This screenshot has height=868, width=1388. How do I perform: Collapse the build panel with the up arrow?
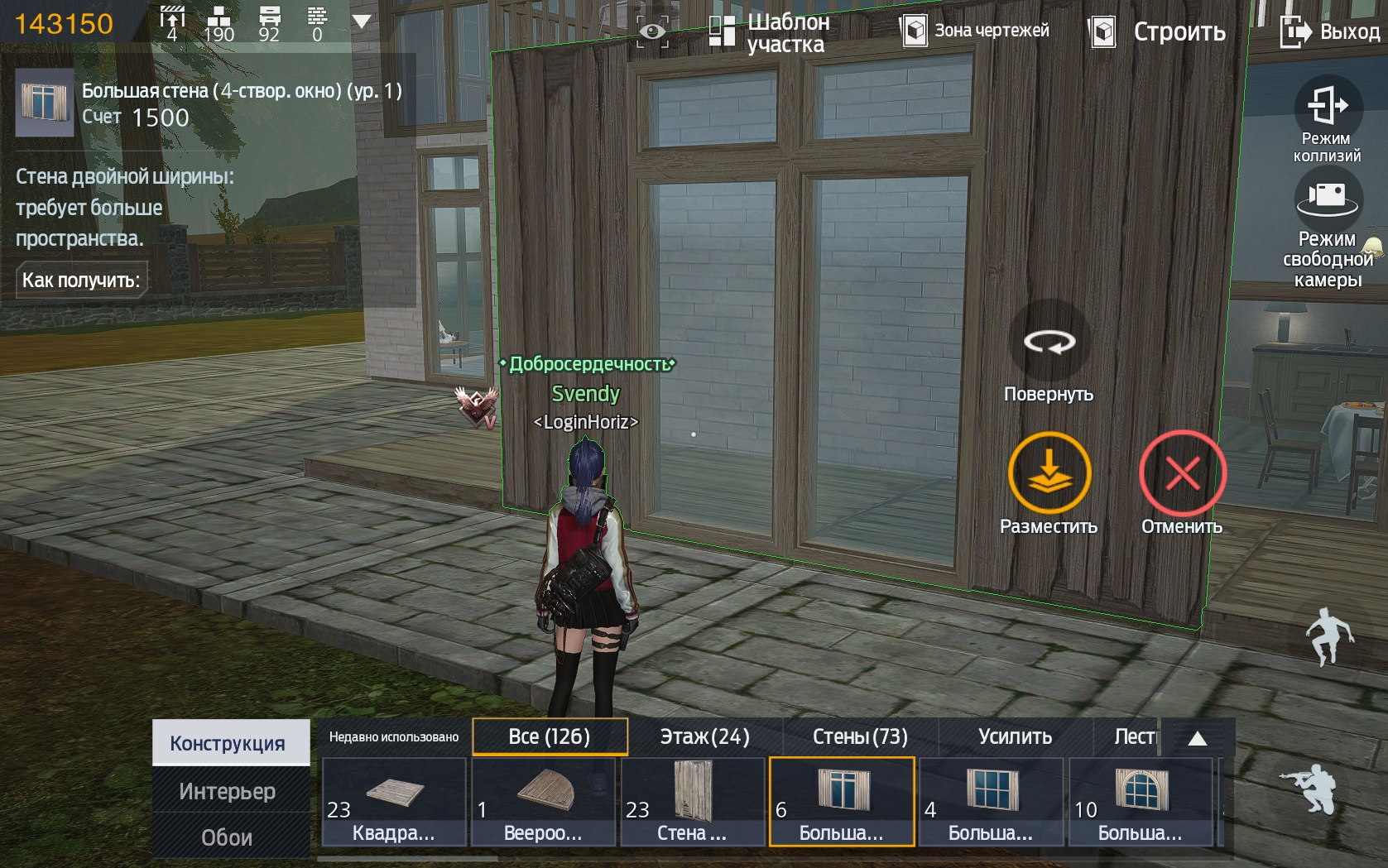pyautogui.click(x=1197, y=738)
